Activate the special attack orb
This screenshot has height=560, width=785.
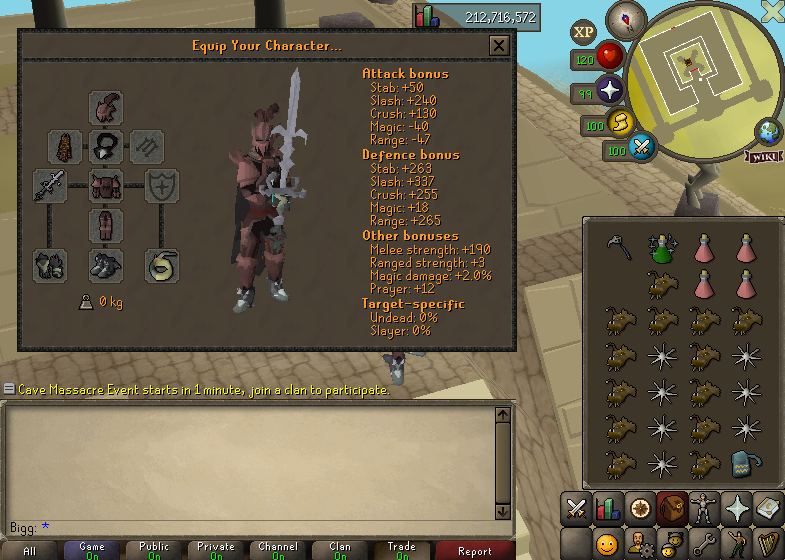[641, 148]
